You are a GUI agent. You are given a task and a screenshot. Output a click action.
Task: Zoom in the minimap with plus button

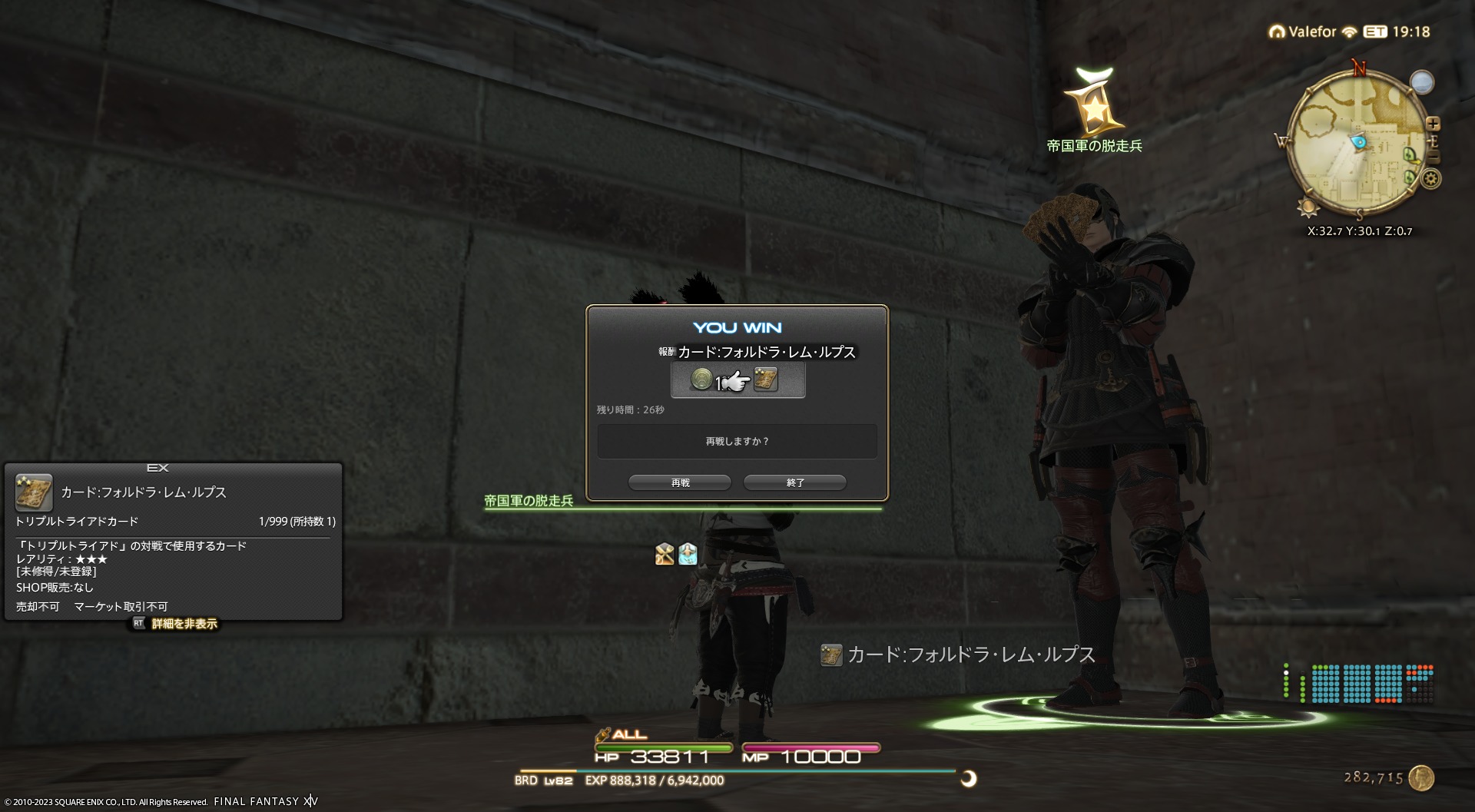1433,124
